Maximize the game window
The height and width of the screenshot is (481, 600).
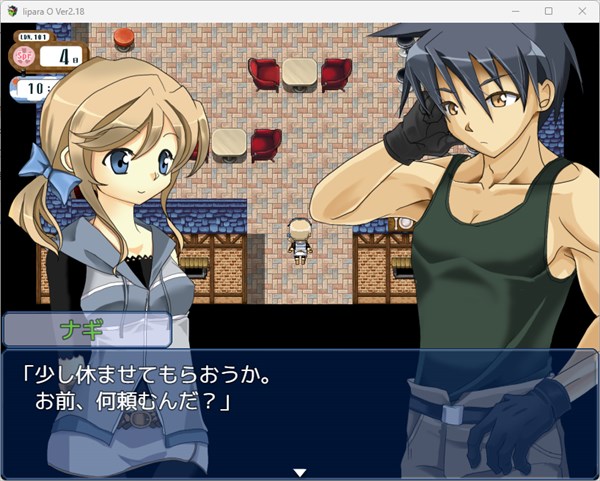click(548, 11)
